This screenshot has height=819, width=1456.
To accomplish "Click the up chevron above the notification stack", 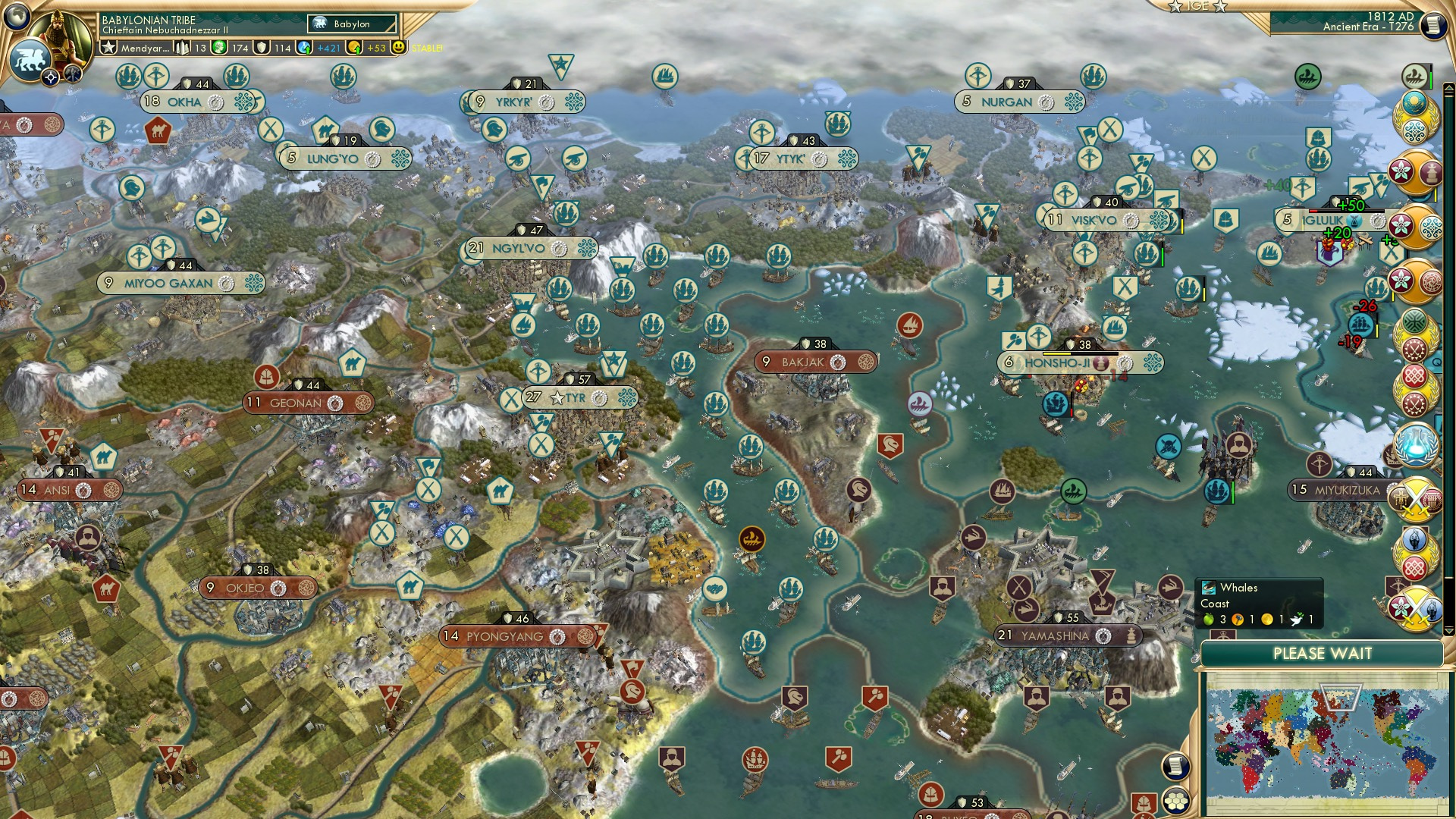I will [1449, 88].
